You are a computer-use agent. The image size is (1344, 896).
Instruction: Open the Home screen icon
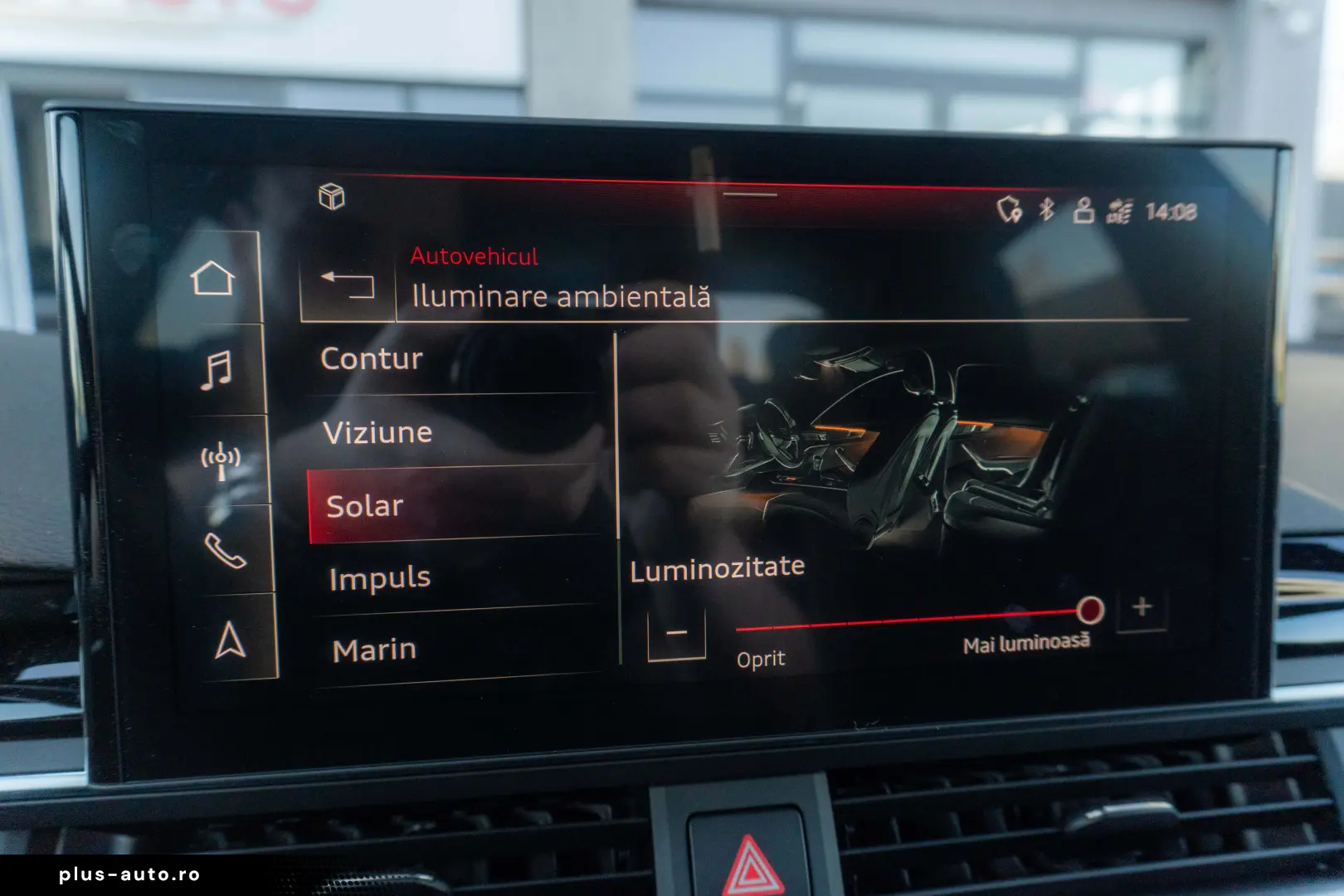(x=217, y=276)
